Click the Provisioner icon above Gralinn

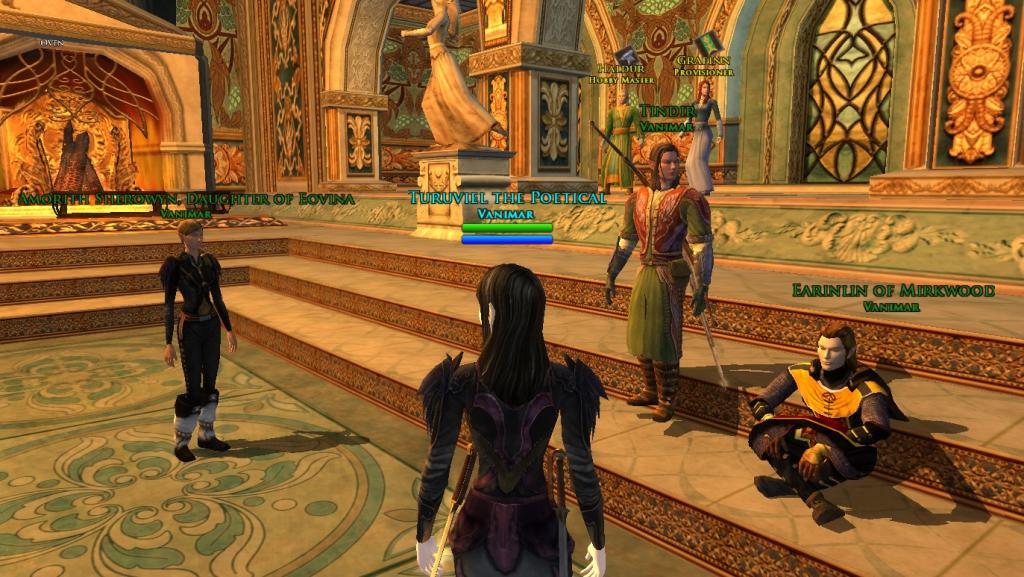click(x=708, y=44)
